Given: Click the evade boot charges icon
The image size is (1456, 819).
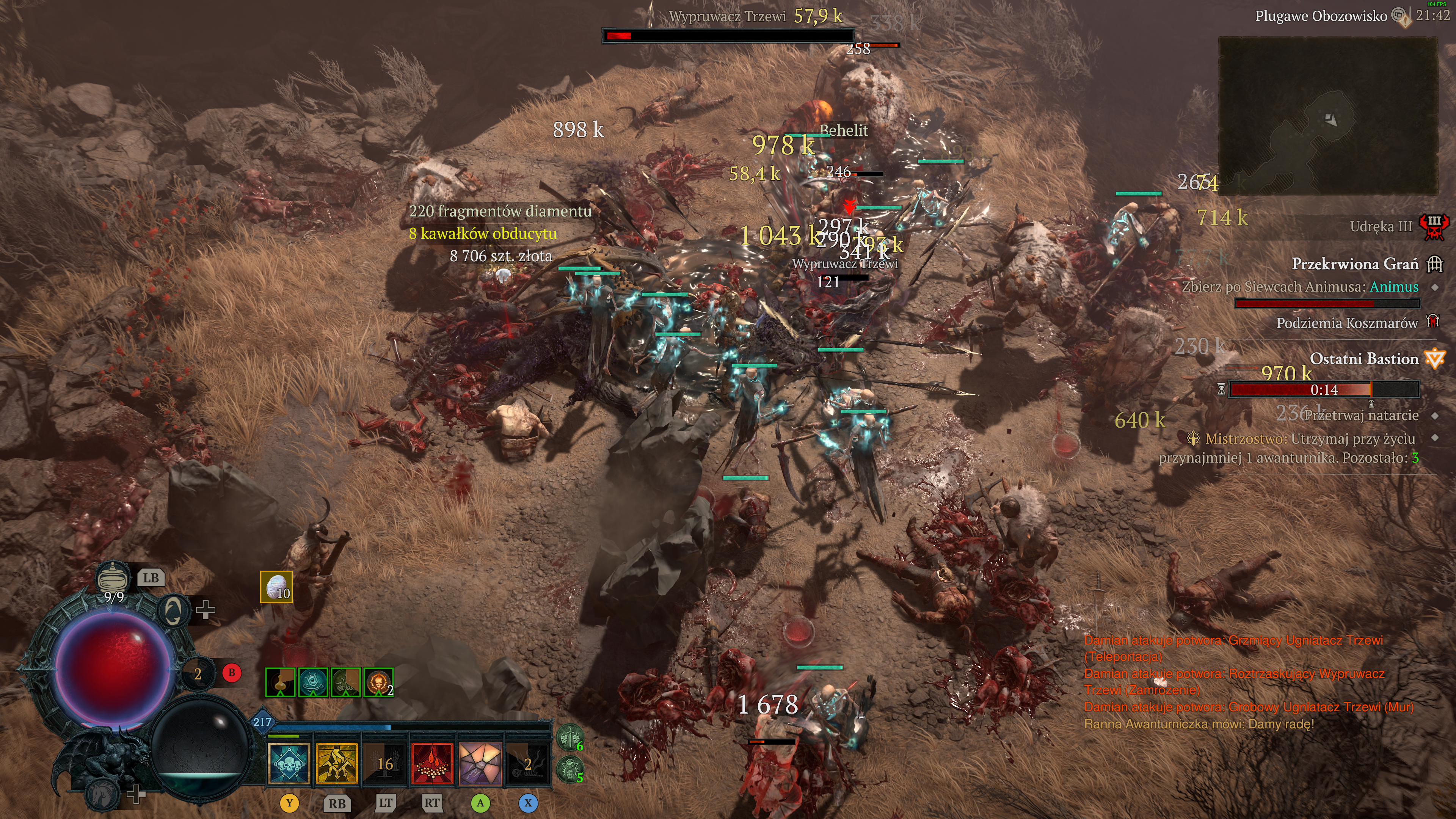Looking at the screenshot, I should [197, 673].
